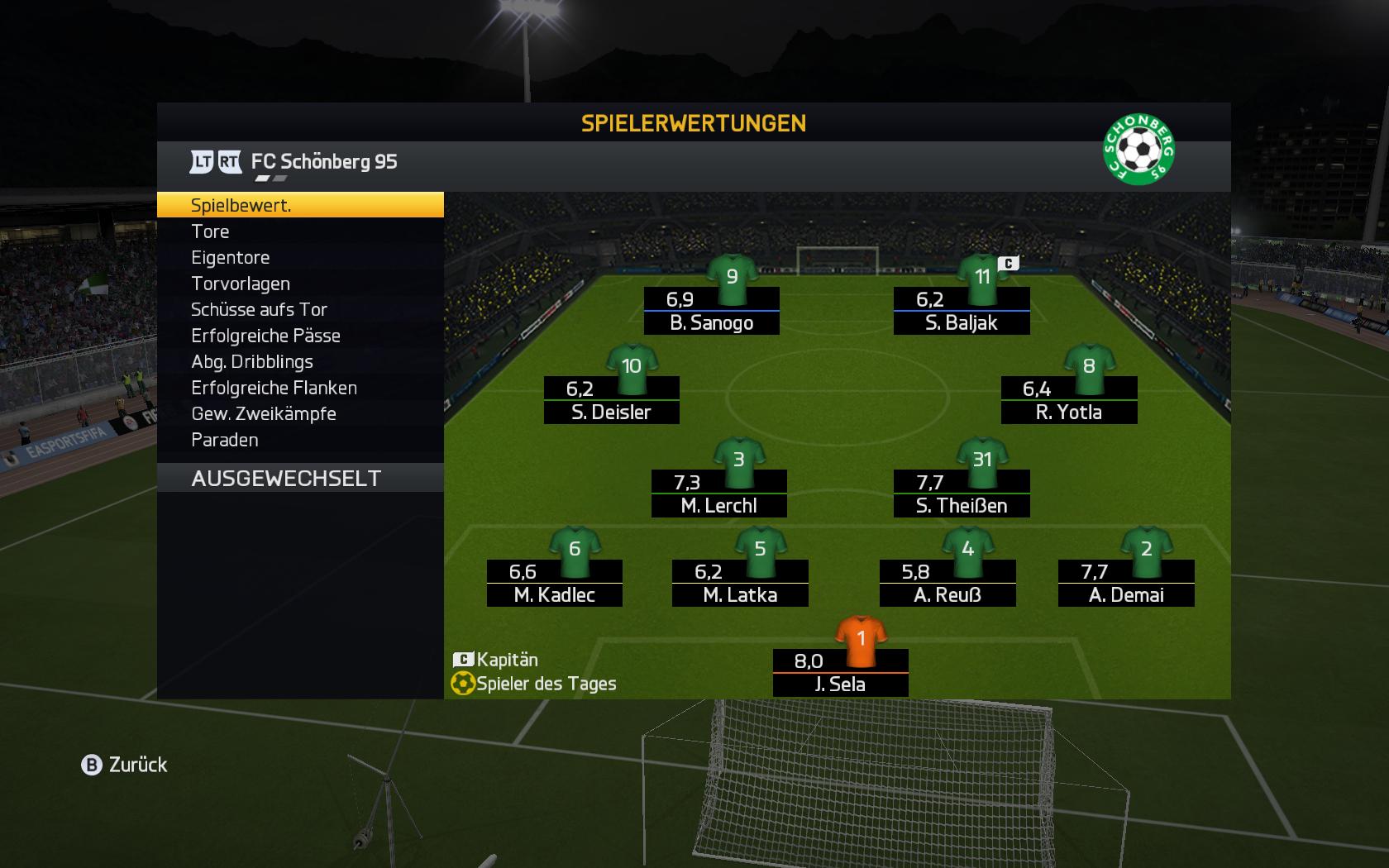The height and width of the screenshot is (868, 1389).
Task: Pick A. Demai's player card
Action: pos(1125,583)
